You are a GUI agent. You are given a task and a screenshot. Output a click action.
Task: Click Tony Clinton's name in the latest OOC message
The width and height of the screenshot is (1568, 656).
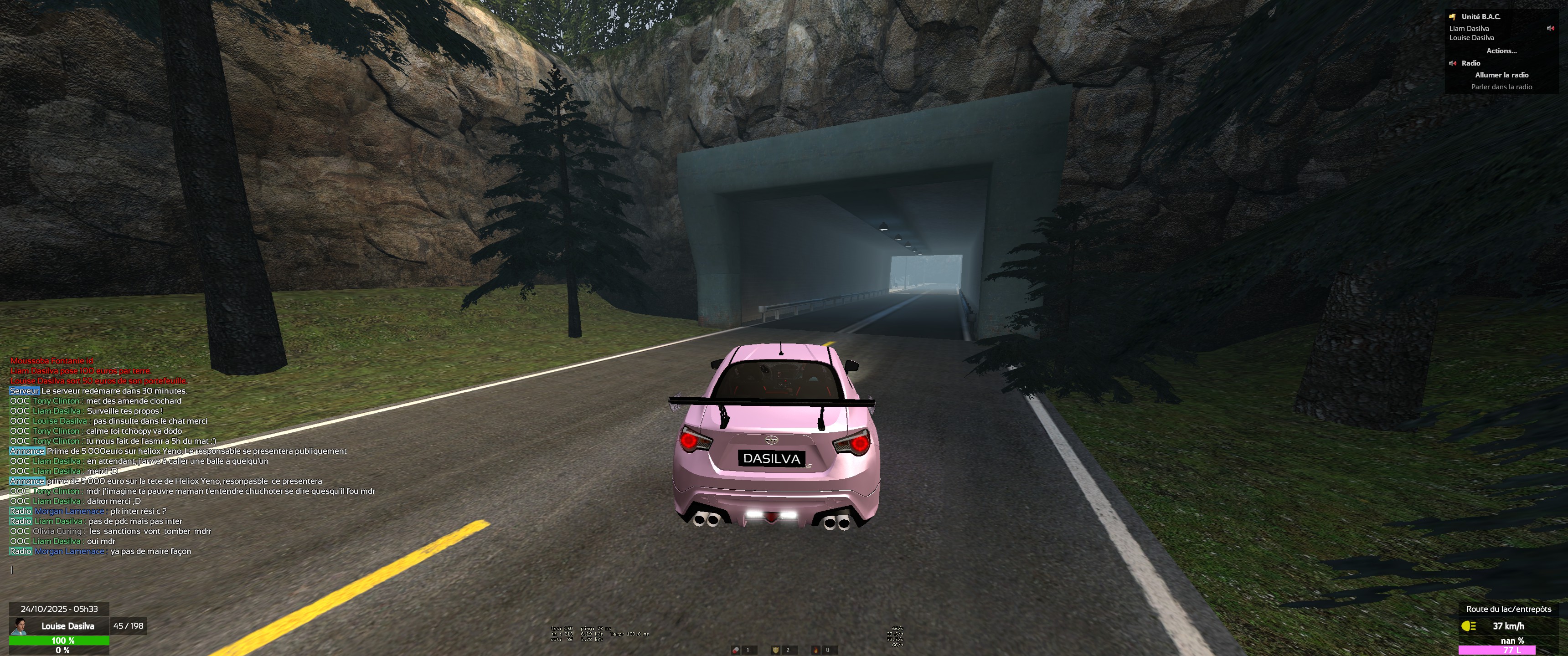click(x=56, y=491)
